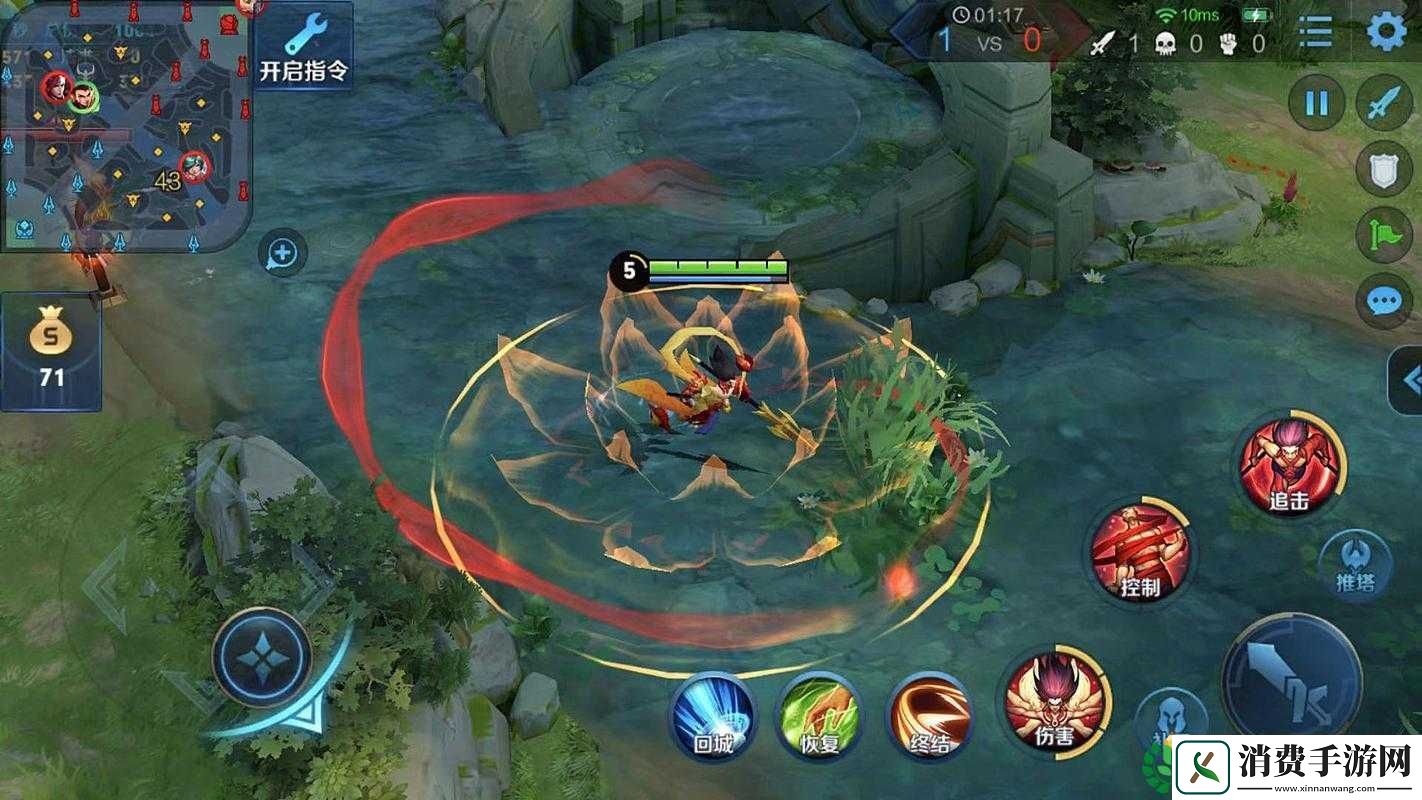Tap the 推塔 attack-tower button
This screenshot has width=1422, height=800.
1355,565
